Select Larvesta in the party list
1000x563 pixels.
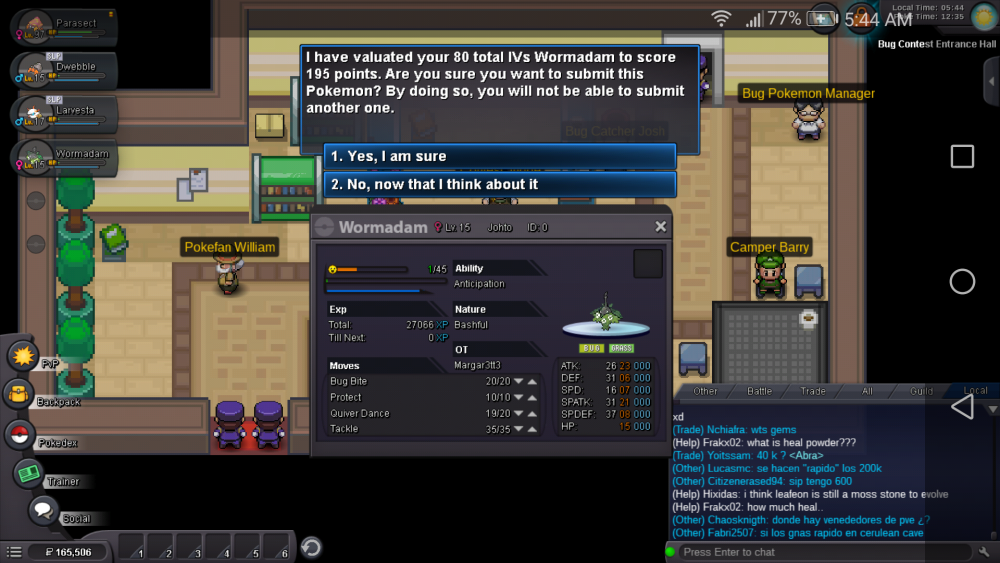click(66, 113)
